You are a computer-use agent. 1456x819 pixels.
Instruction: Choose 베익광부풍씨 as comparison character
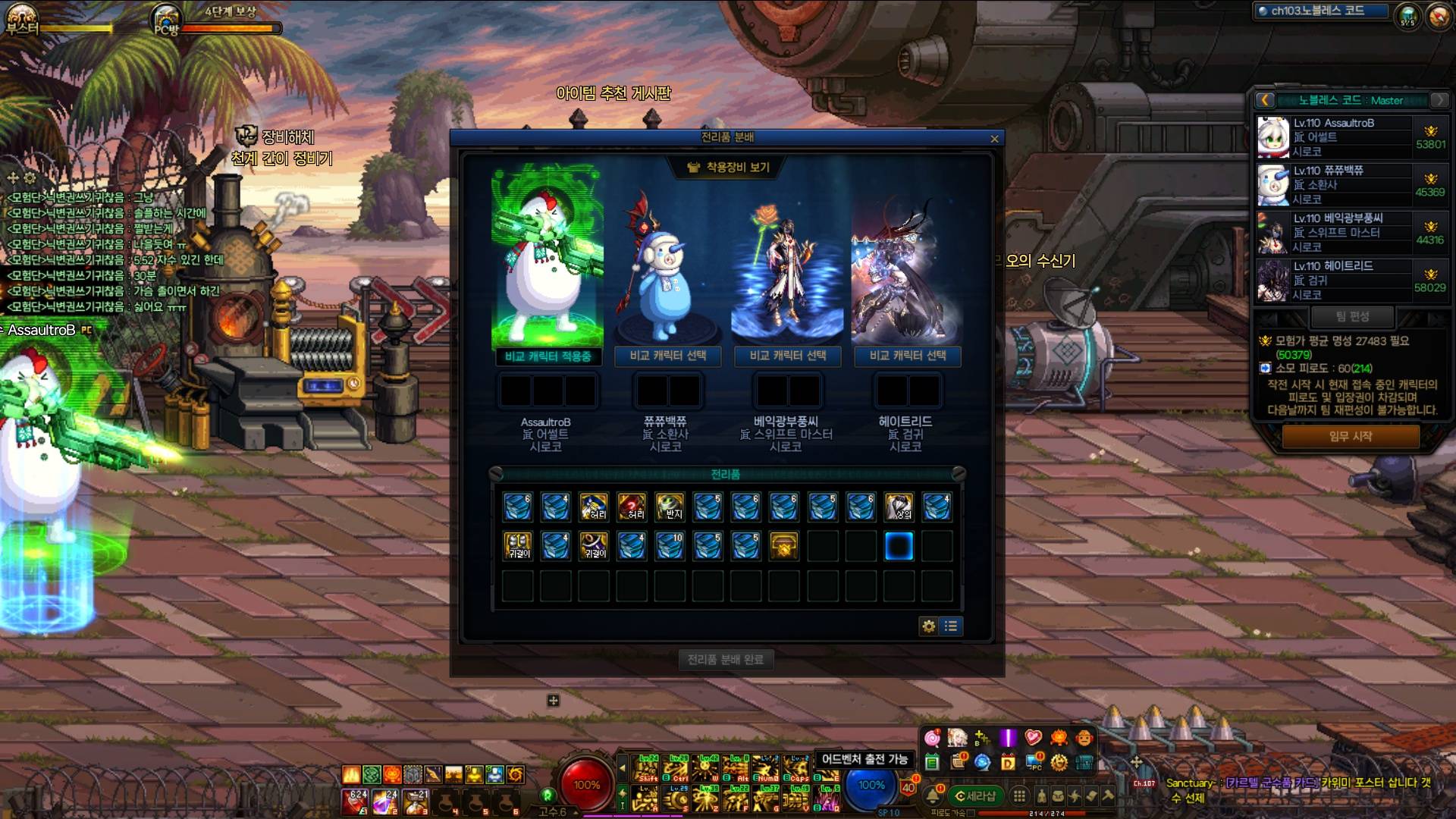(x=787, y=356)
